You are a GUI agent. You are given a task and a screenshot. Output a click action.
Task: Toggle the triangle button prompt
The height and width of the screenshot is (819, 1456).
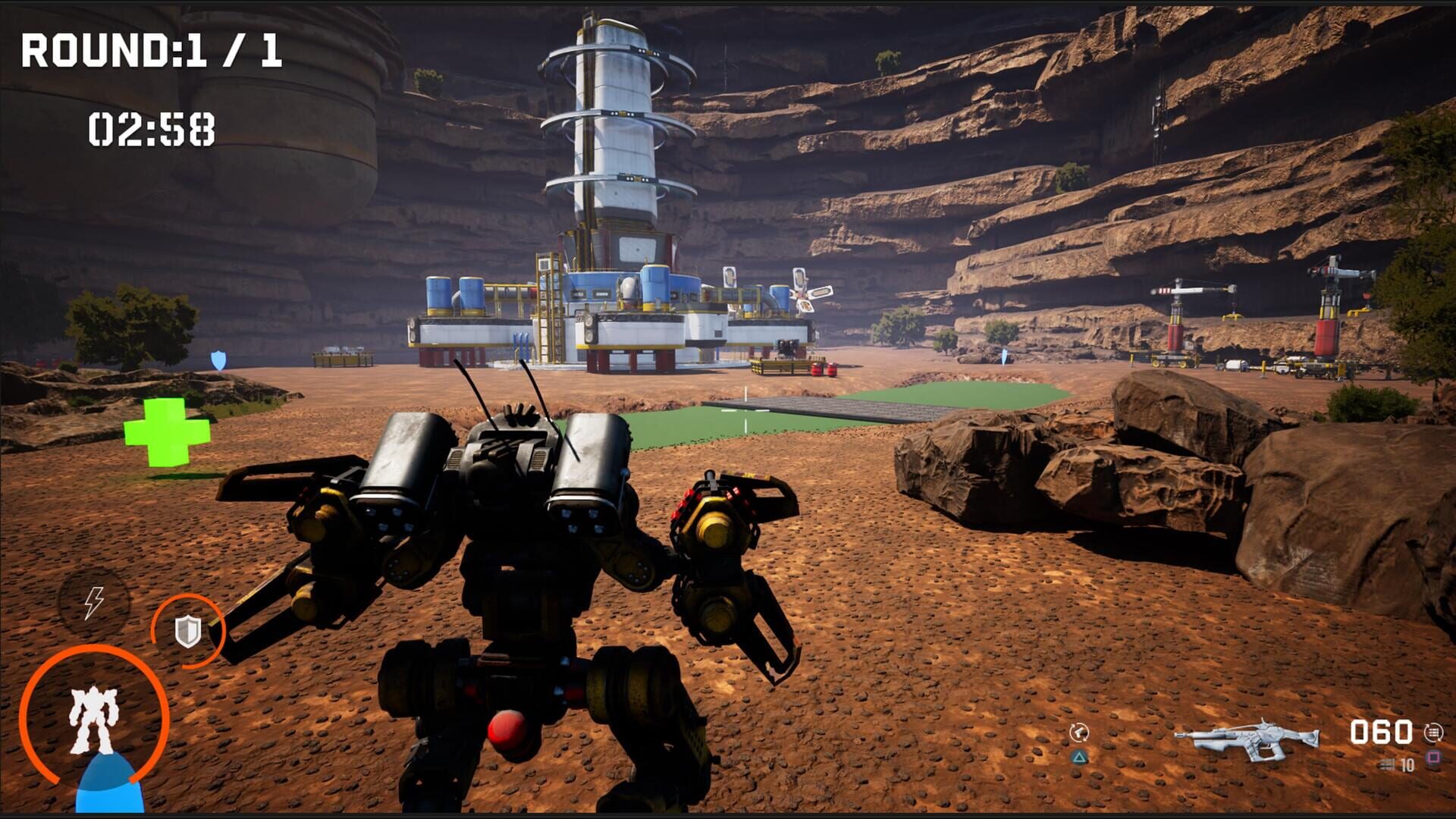click(x=1080, y=756)
